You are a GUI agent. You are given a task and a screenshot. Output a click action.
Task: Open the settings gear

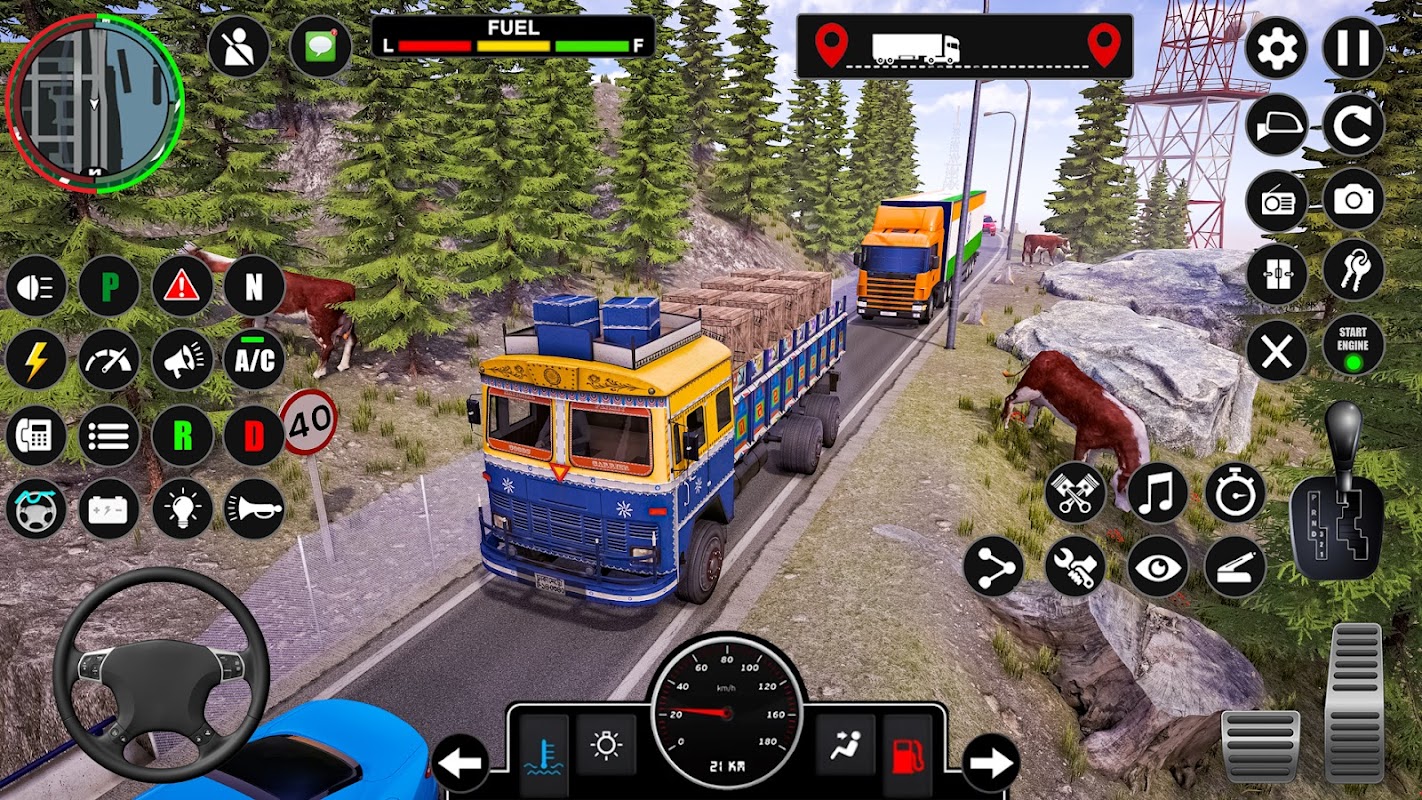point(1277,48)
